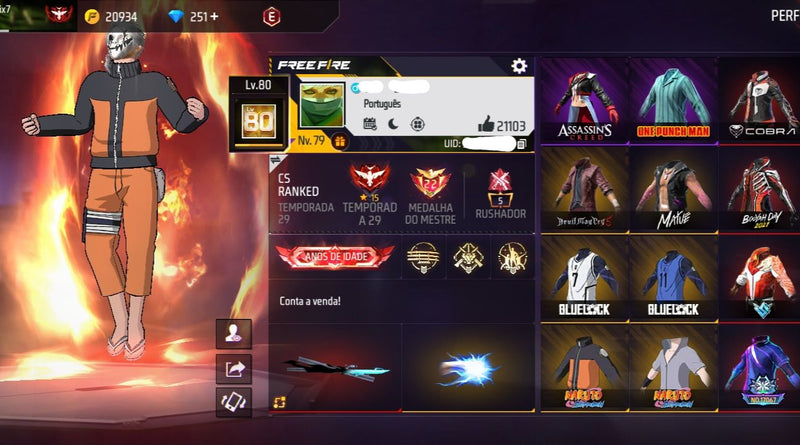View the Devil May Cry 5 jacket
Image resolution: width=800 pixels, height=445 pixels.
click(x=583, y=190)
